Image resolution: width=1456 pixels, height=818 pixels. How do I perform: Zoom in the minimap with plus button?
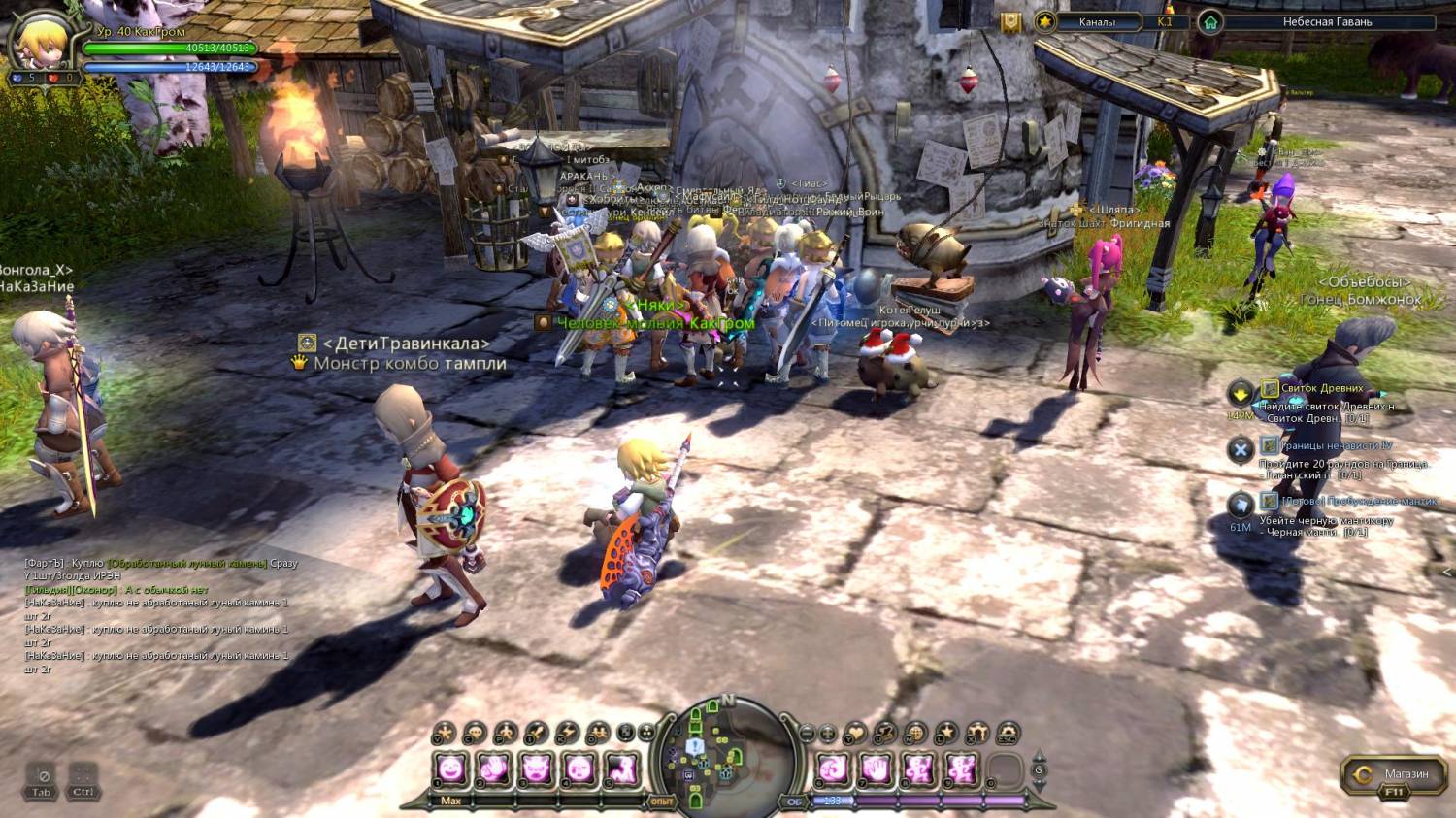point(828,734)
